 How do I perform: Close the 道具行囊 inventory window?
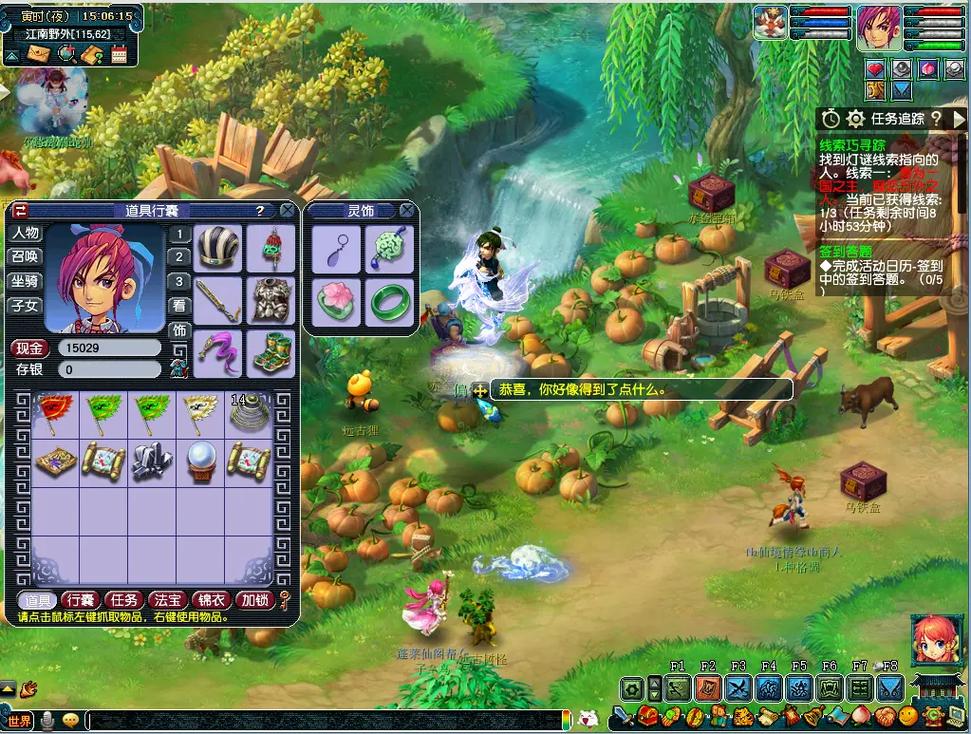click(x=287, y=211)
